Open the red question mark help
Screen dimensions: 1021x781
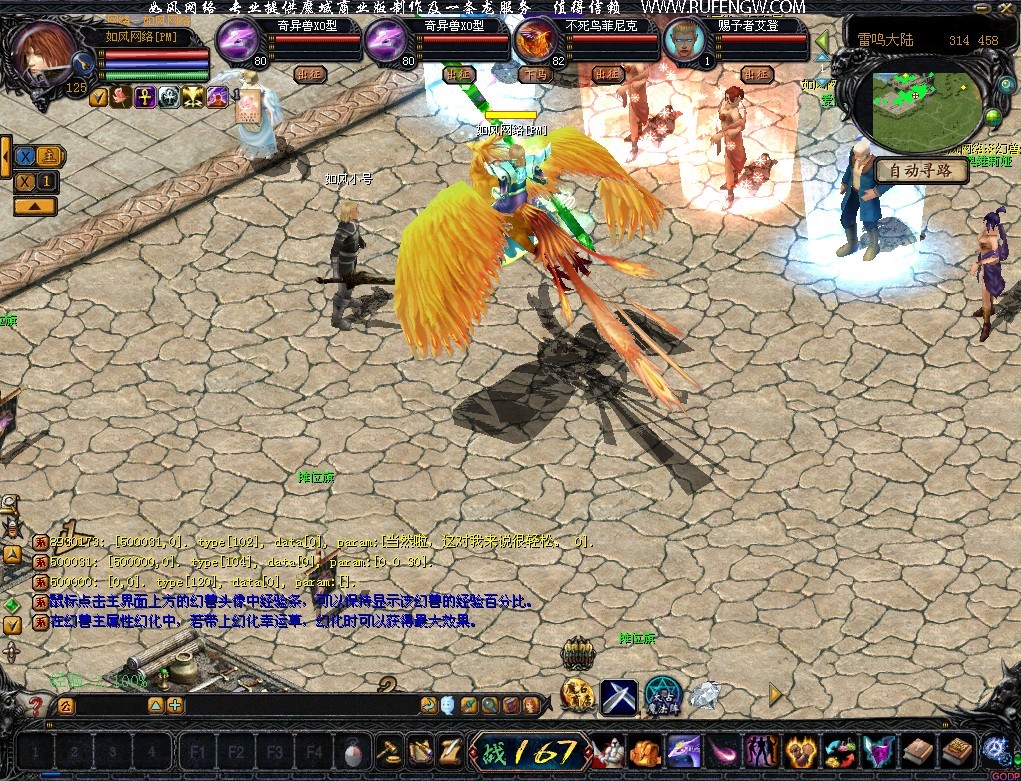pos(37,706)
